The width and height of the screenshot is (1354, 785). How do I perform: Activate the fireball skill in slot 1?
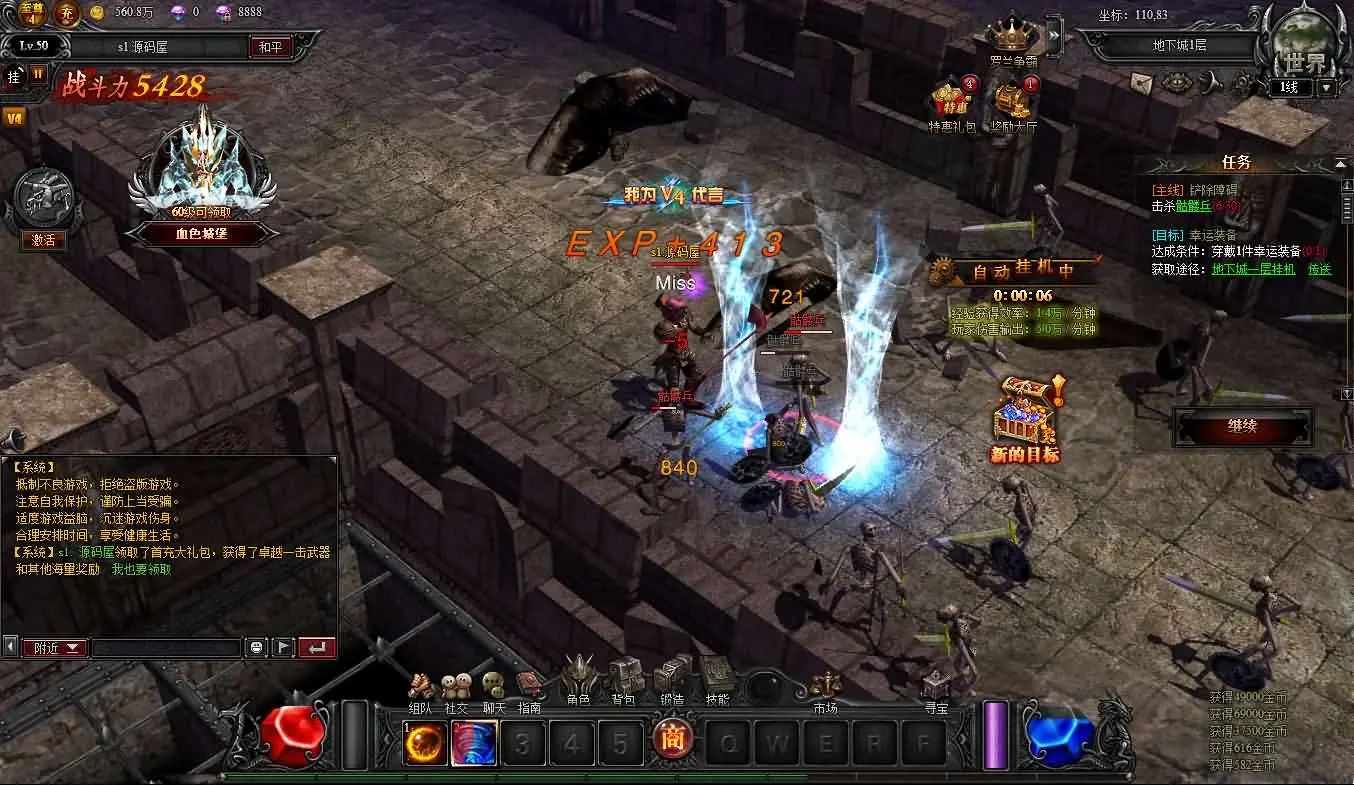coord(425,743)
